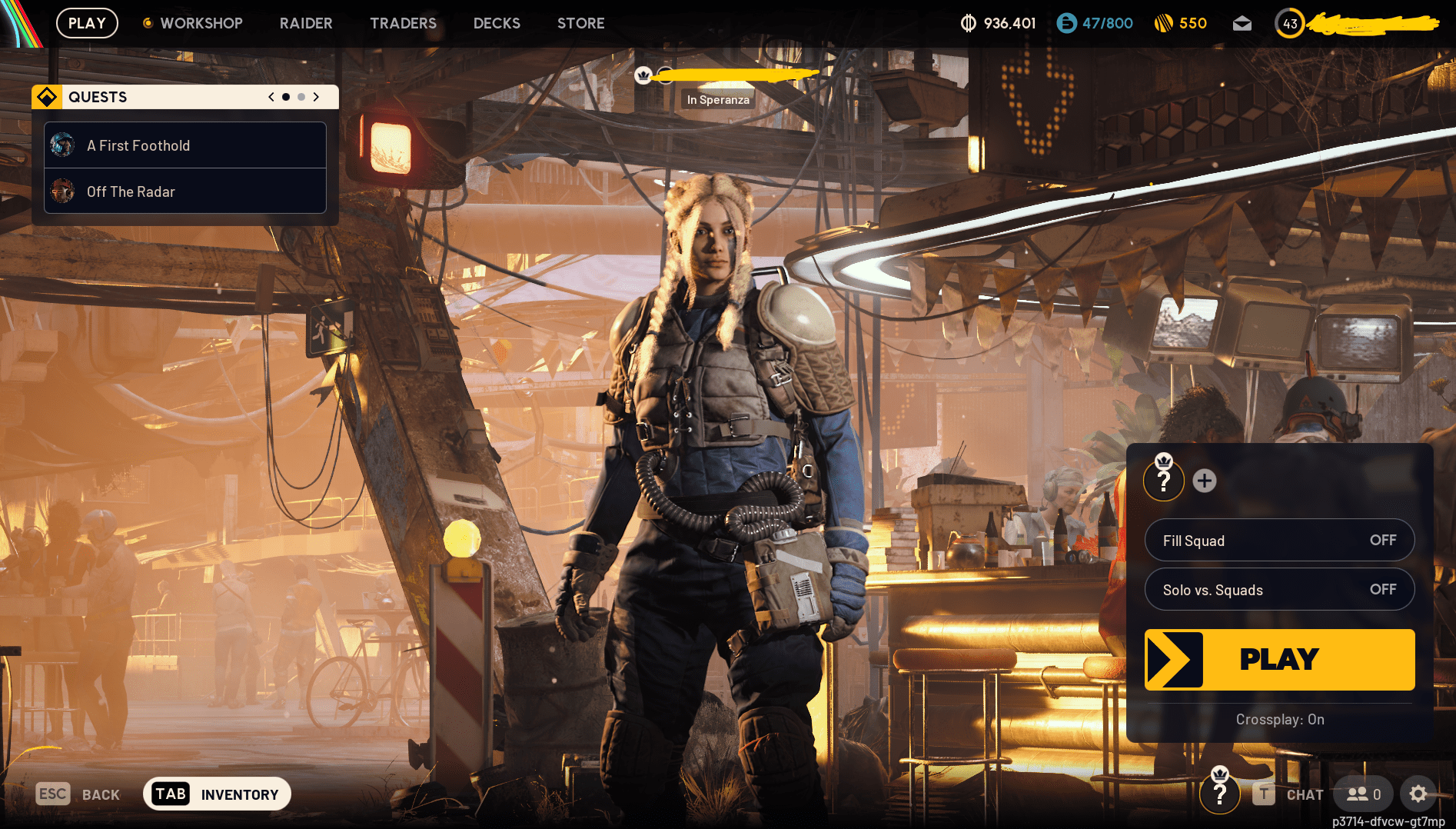Switch to the Workshop tab
Viewport: 1456px width, 829px height.
point(201,23)
